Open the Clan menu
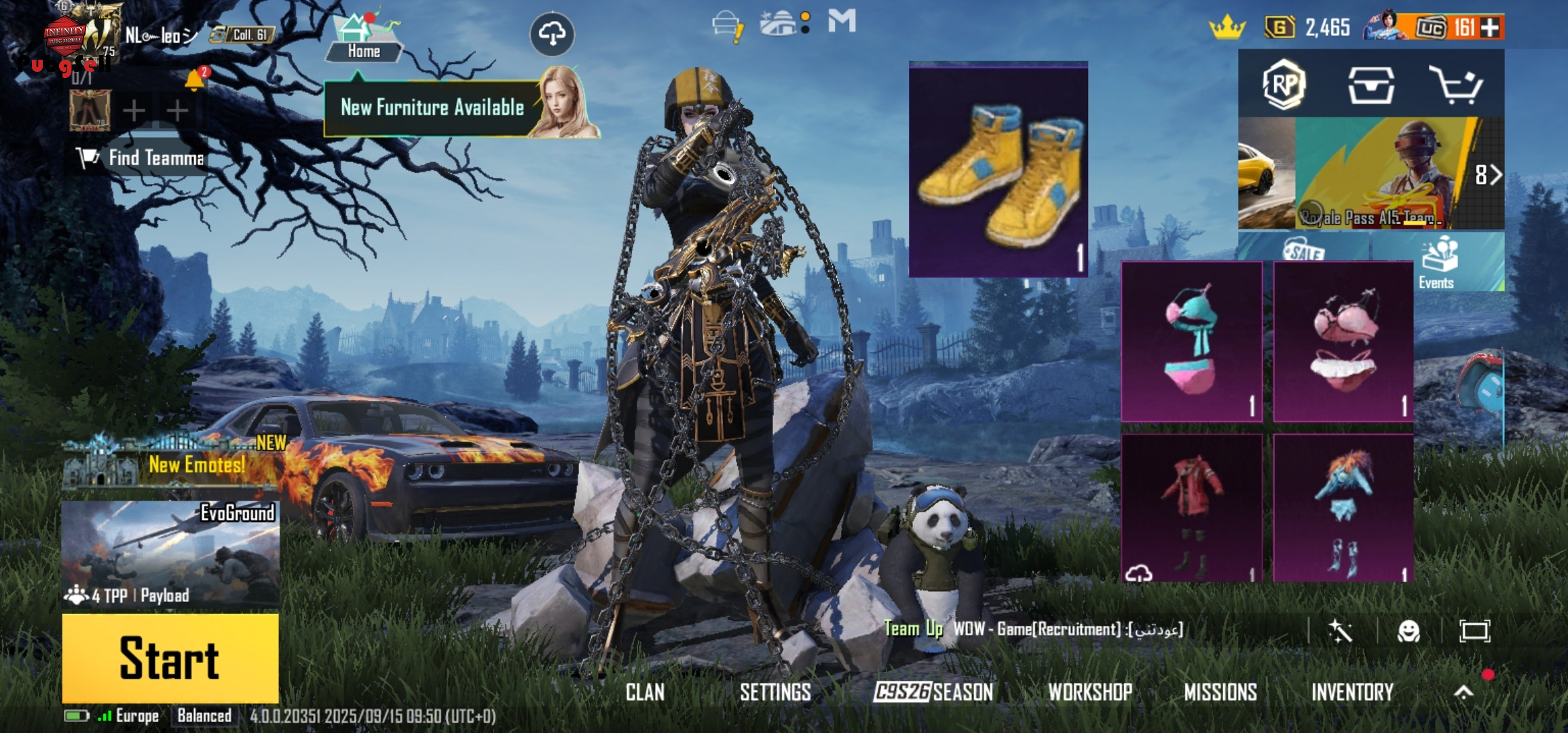Image resolution: width=1568 pixels, height=733 pixels. coord(645,692)
